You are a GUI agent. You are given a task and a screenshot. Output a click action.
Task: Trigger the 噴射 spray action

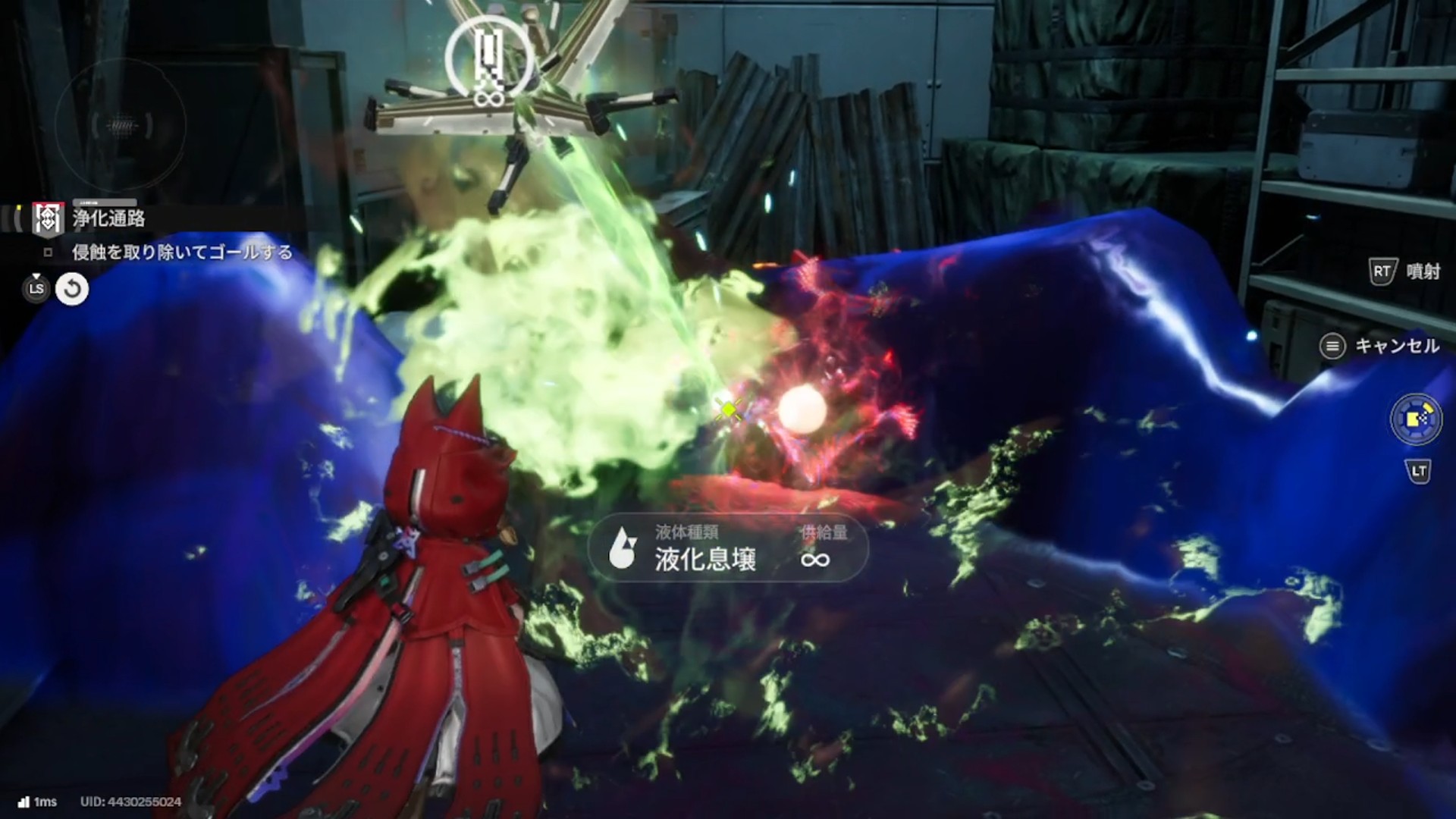pos(1422,271)
